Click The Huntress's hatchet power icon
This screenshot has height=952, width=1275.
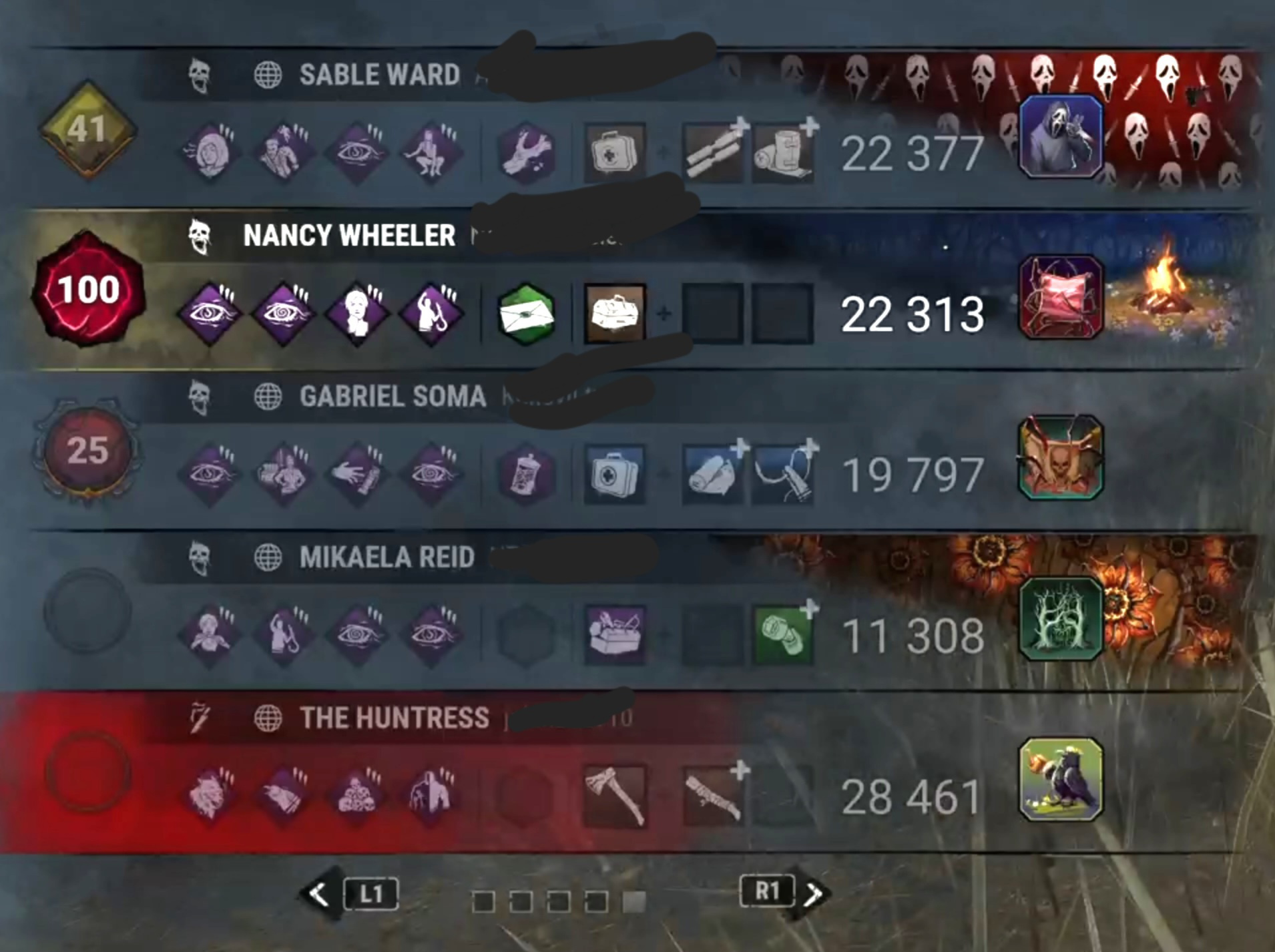click(x=613, y=794)
